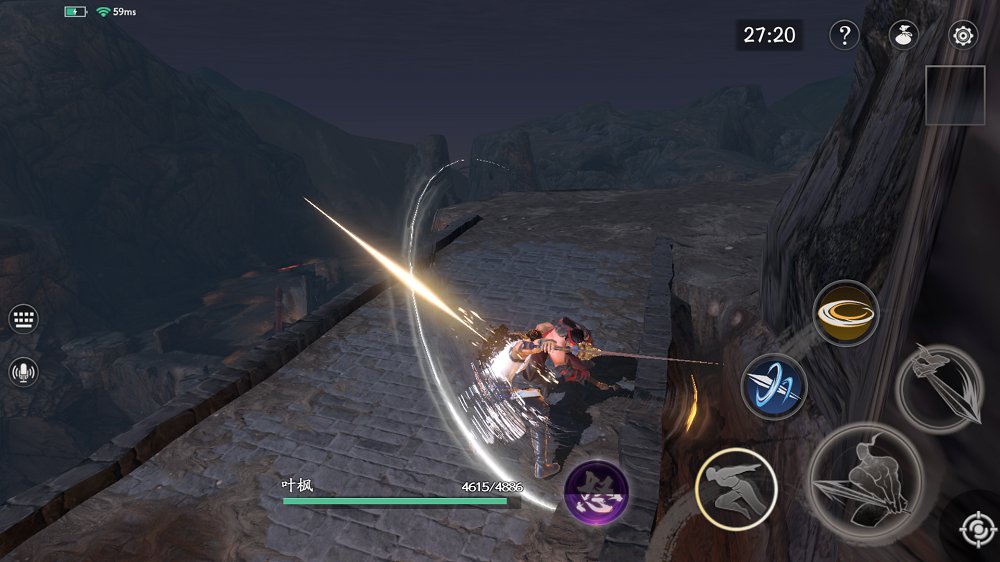Use the blue spinning blade skill
Screen dimensions: 1000x562
click(774, 386)
